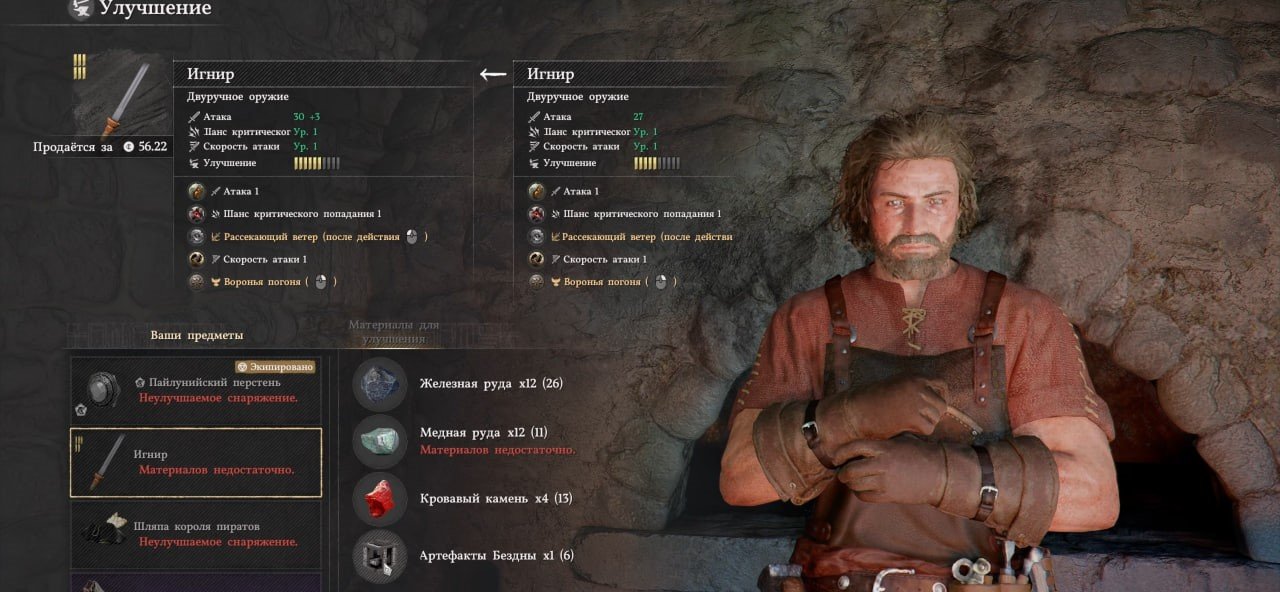Click the Кровавый камень red gem icon
Image resolution: width=1280 pixels, height=592 pixels.
380,498
